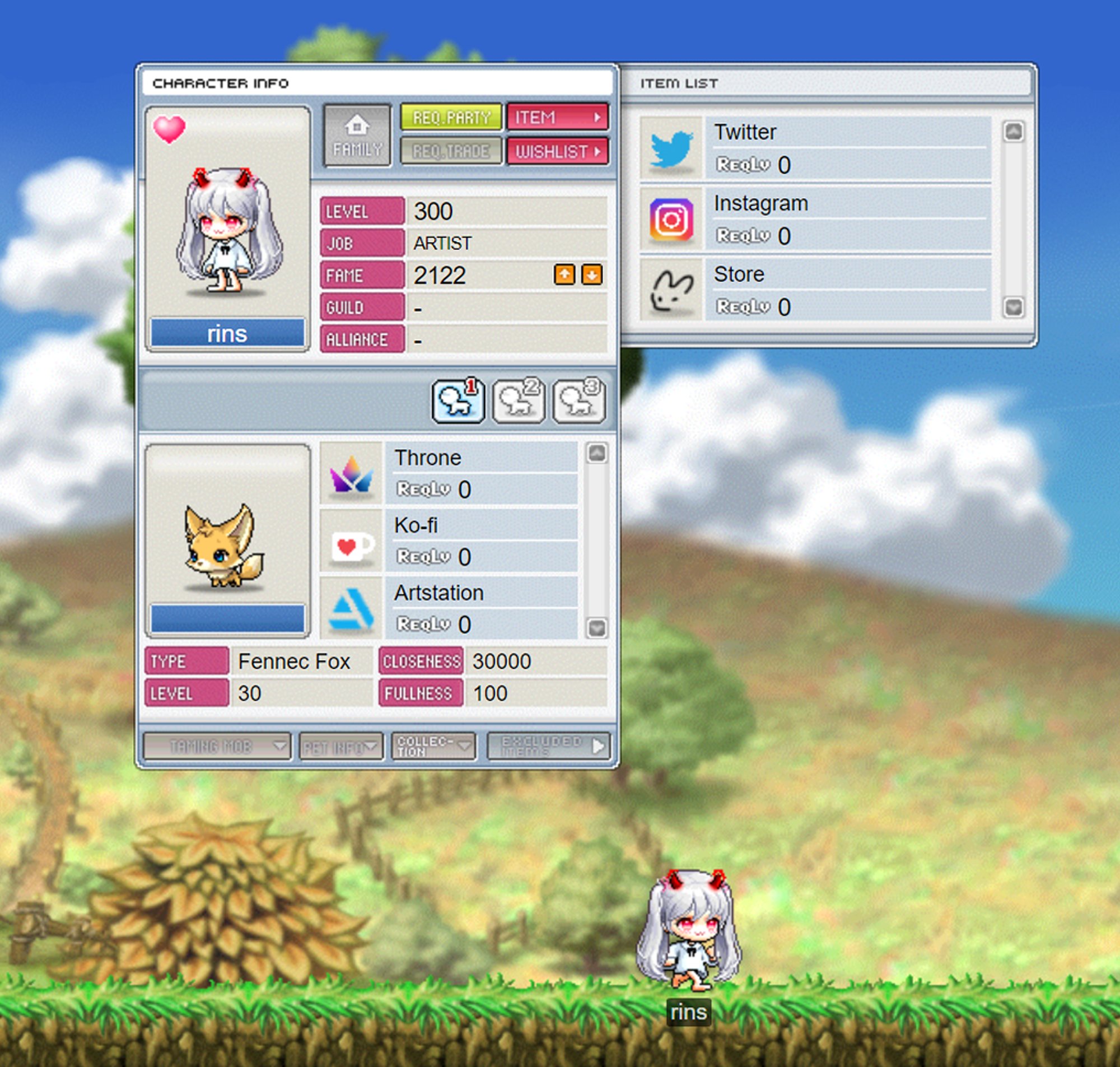Screen dimensions: 1120x1067
Task: Select pet slot 1
Action: click(458, 402)
